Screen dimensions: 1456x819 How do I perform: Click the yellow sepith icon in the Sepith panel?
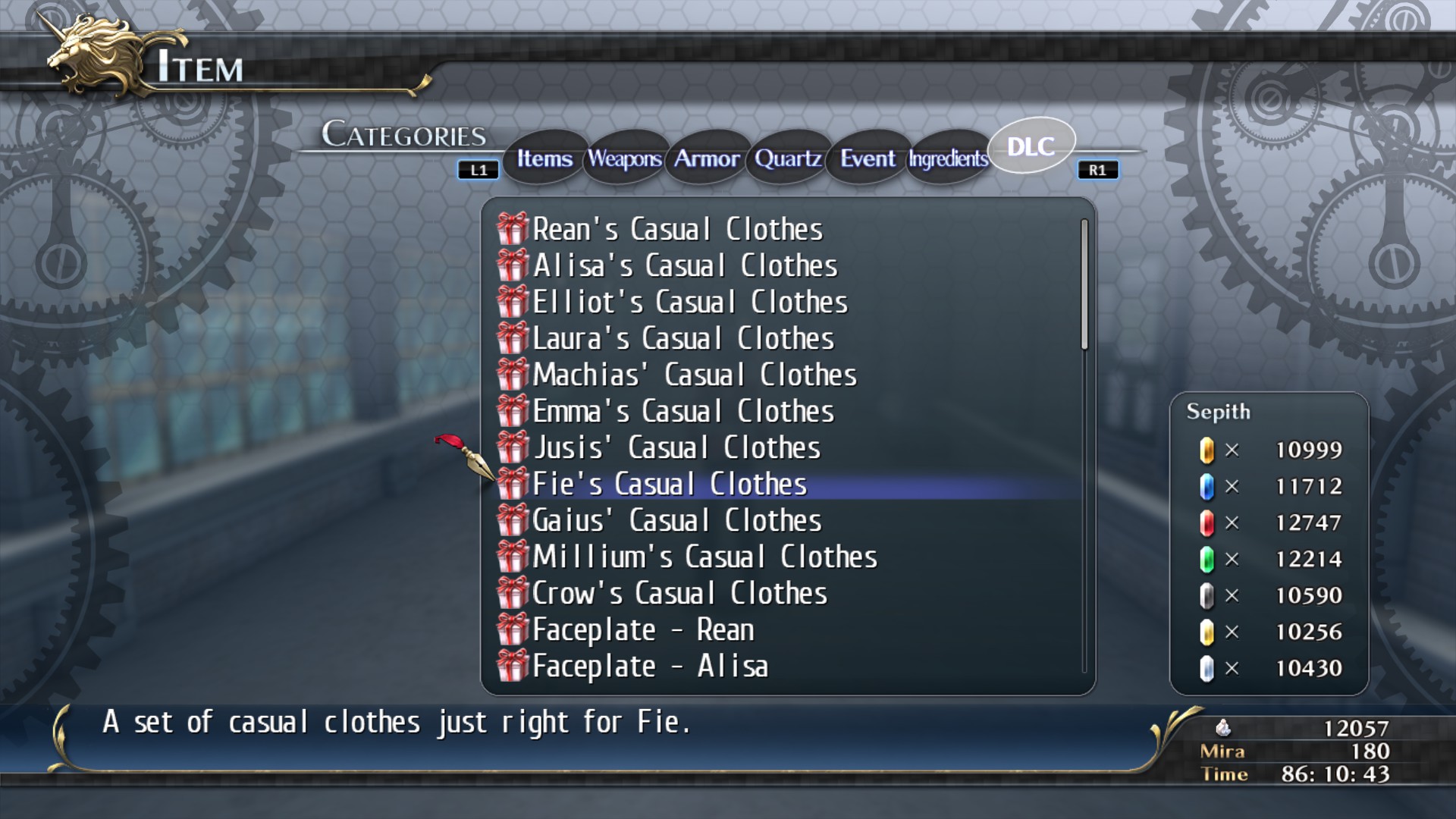point(1206,450)
